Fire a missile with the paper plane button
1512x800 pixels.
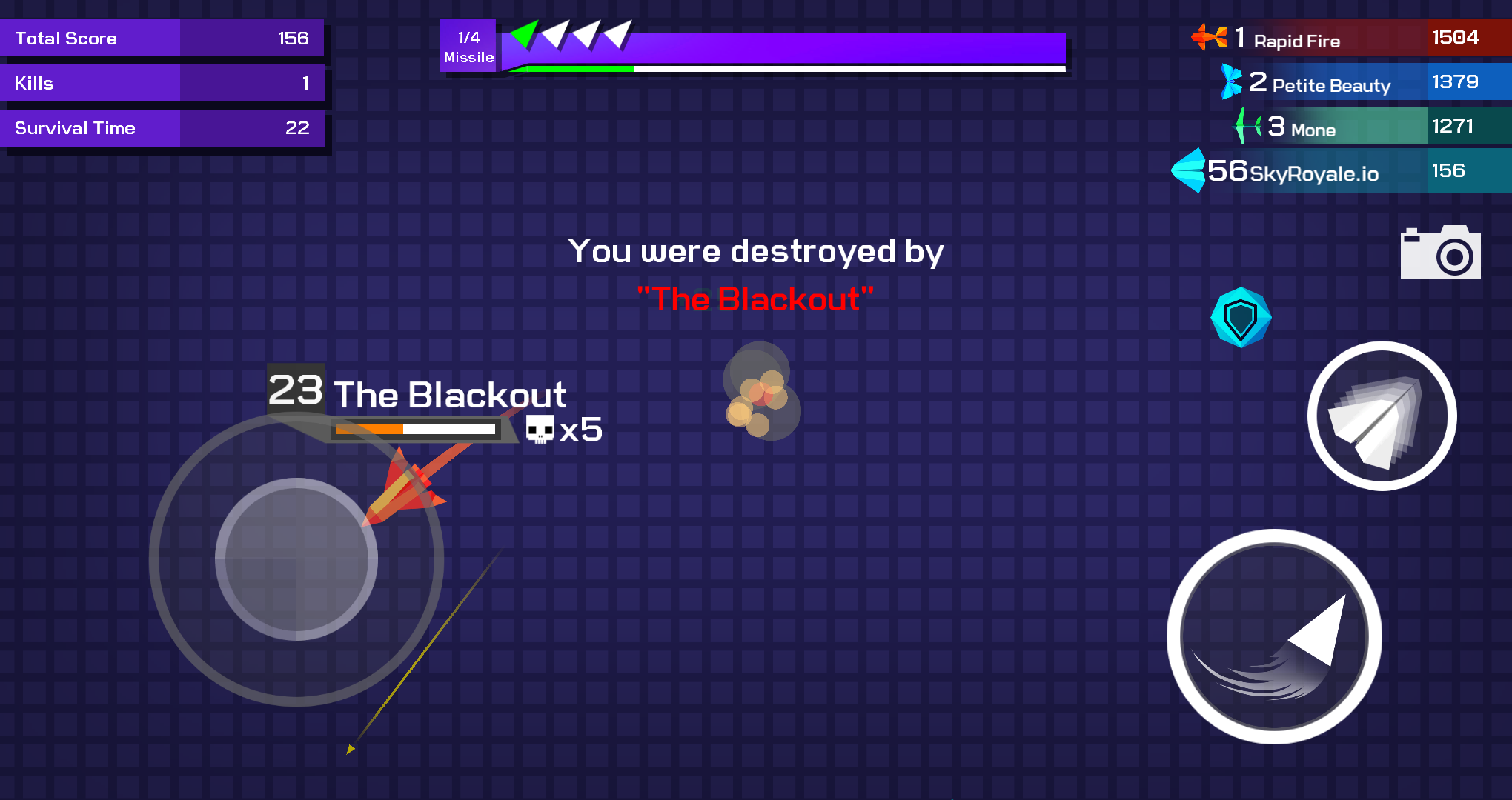point(1382,416)
